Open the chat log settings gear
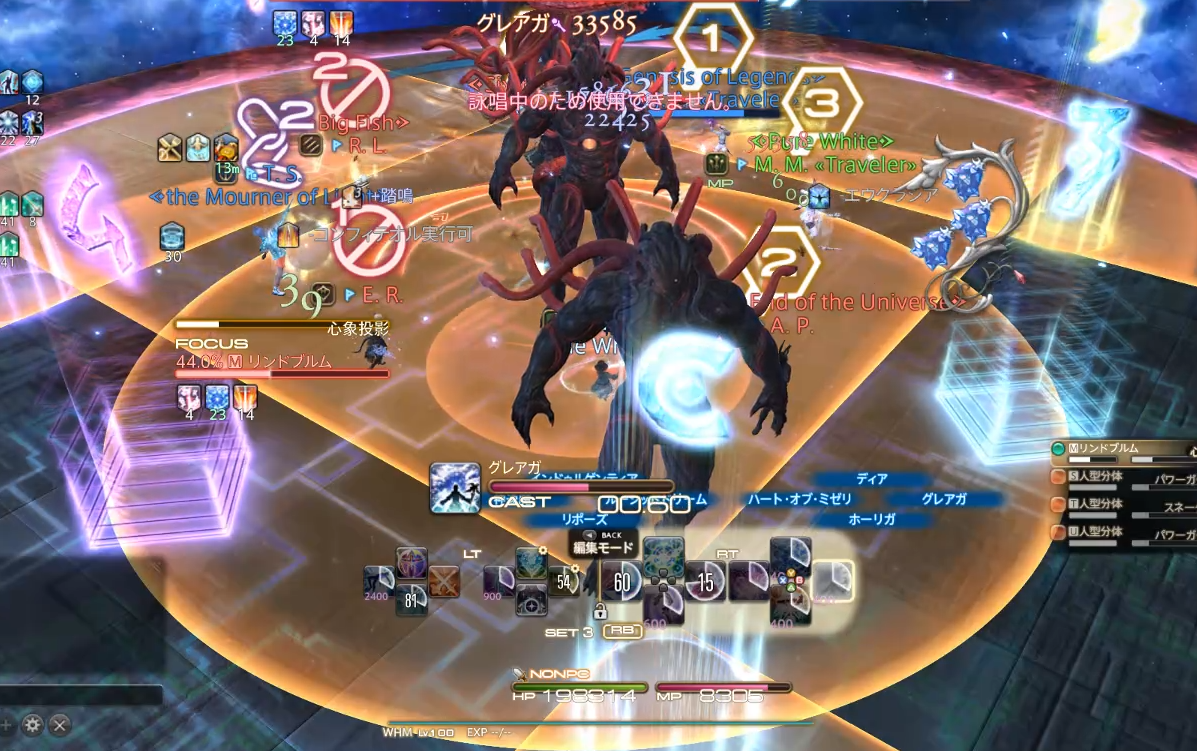The width and height of the screenshot is (1197, 751). coord(33,724)
